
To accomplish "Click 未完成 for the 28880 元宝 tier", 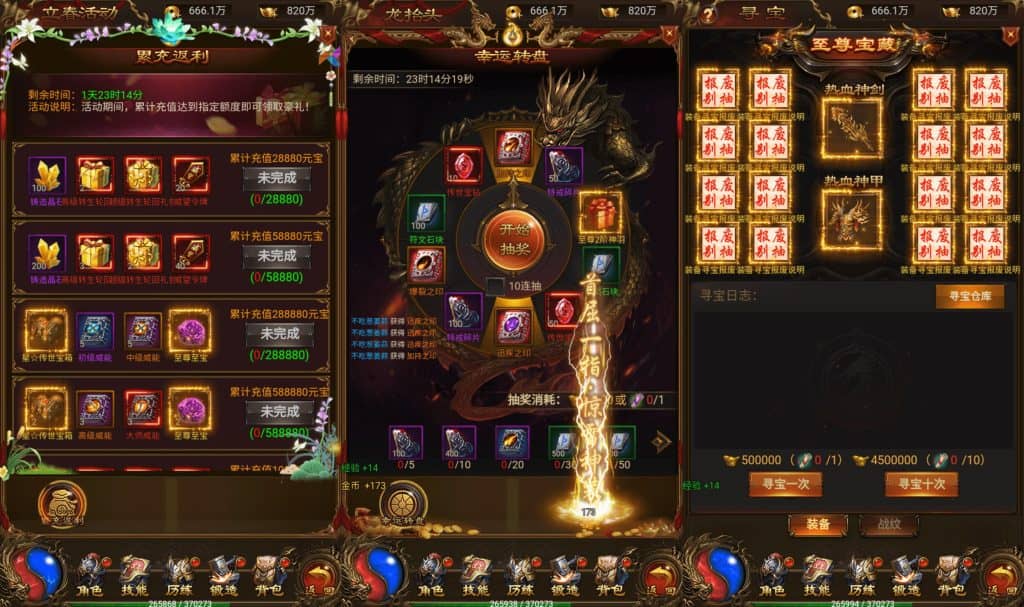I will (x=276, y=179).
